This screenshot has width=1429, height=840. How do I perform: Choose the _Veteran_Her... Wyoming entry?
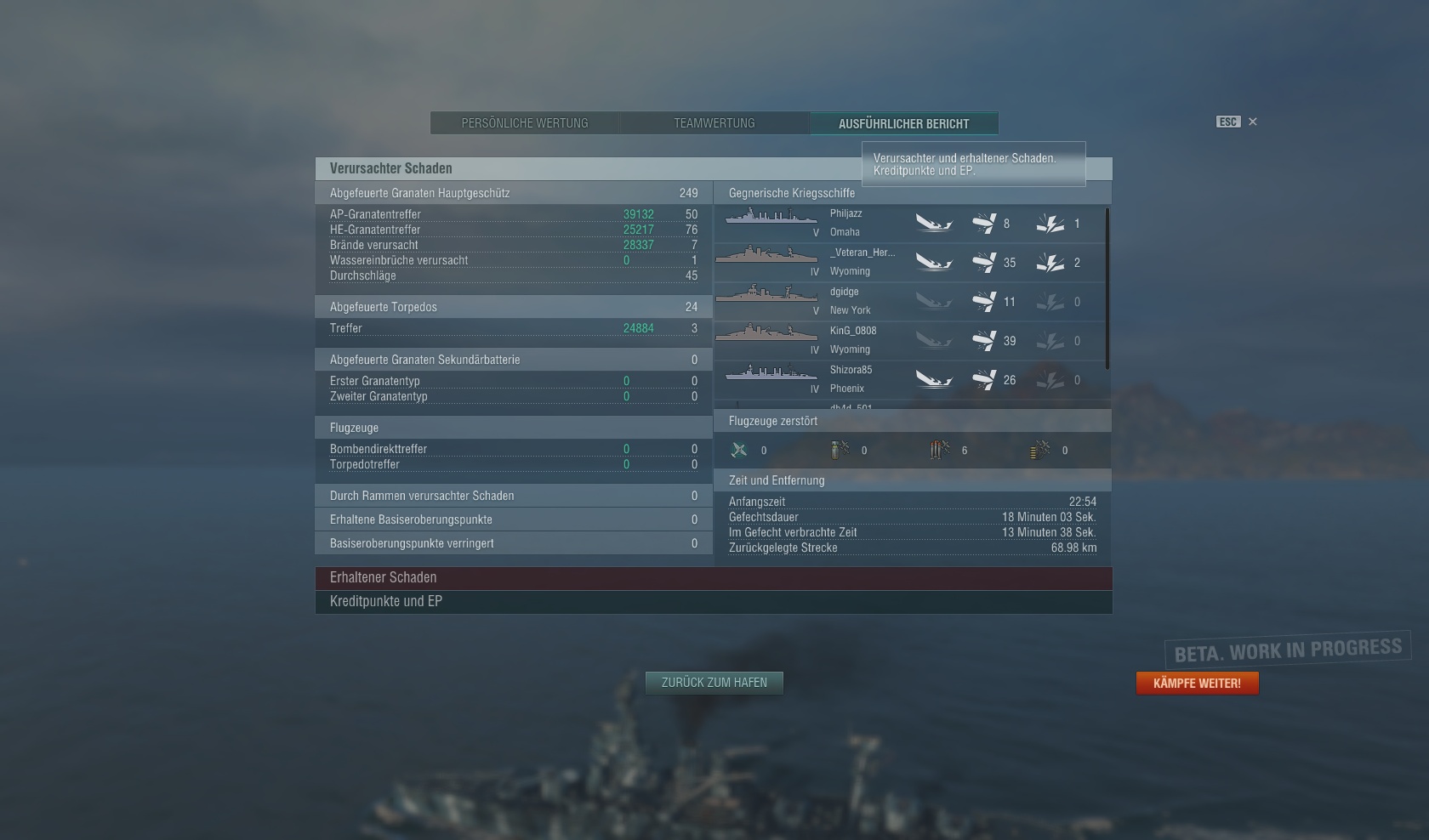(x=908, y=262)
